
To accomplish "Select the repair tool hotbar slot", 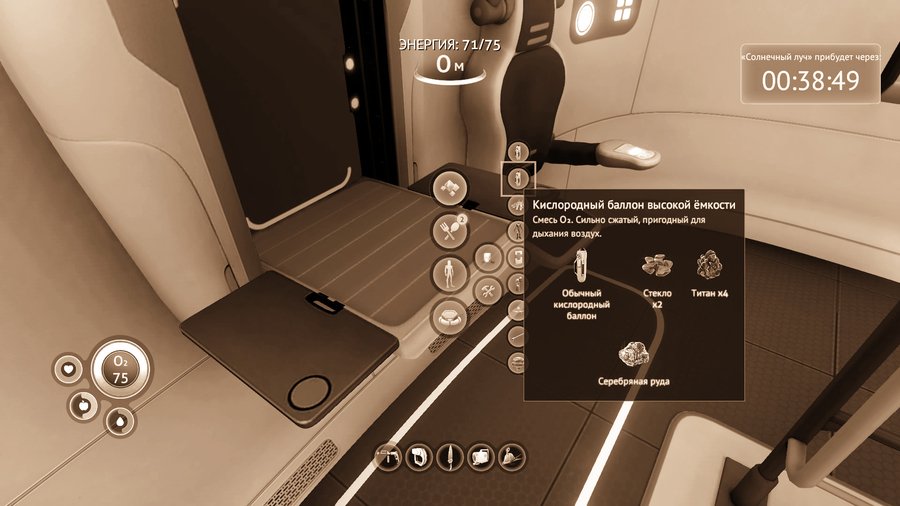I will click(x=387, y=457).
